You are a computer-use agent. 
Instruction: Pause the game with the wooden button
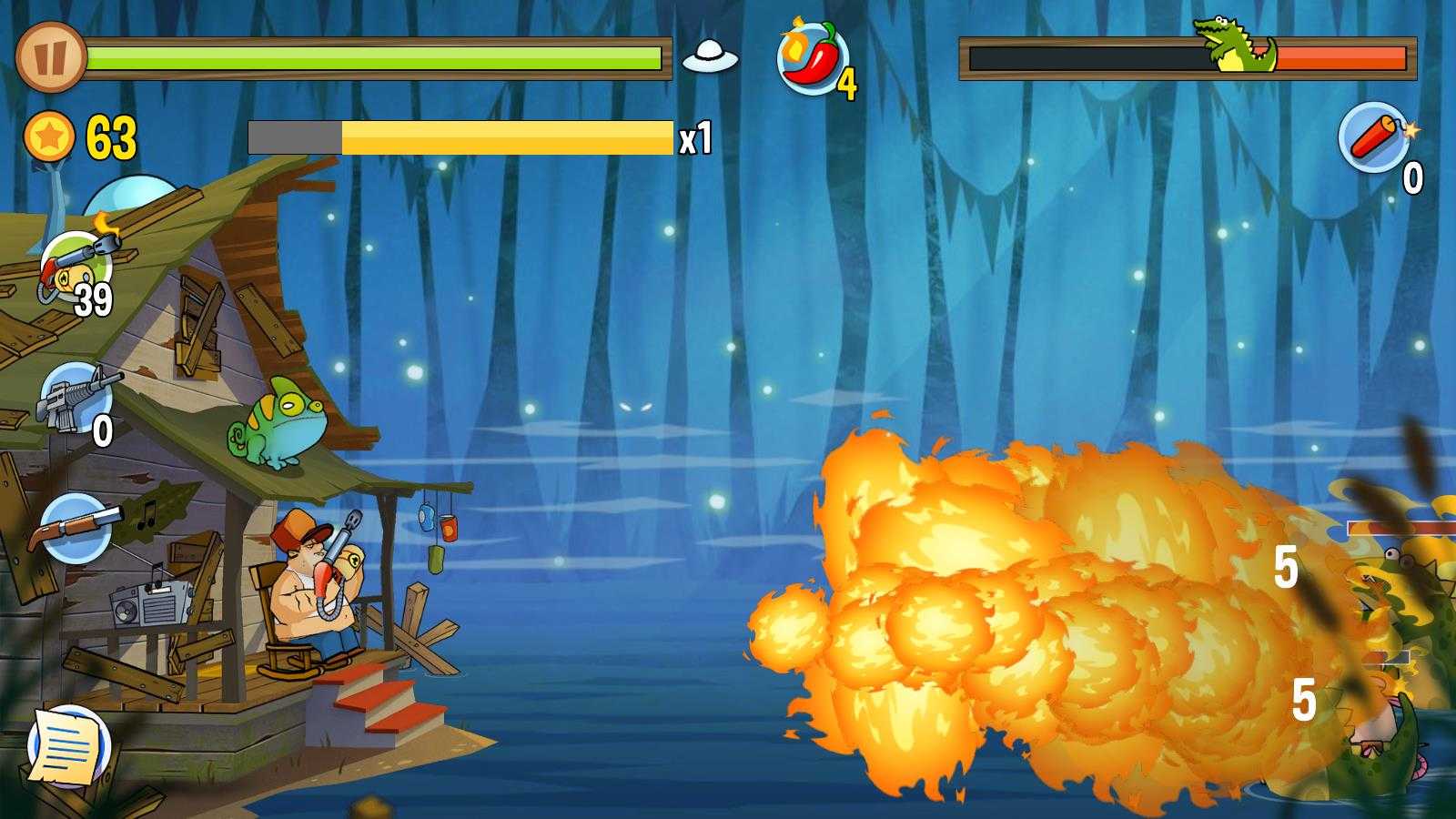tap(49, 57)
